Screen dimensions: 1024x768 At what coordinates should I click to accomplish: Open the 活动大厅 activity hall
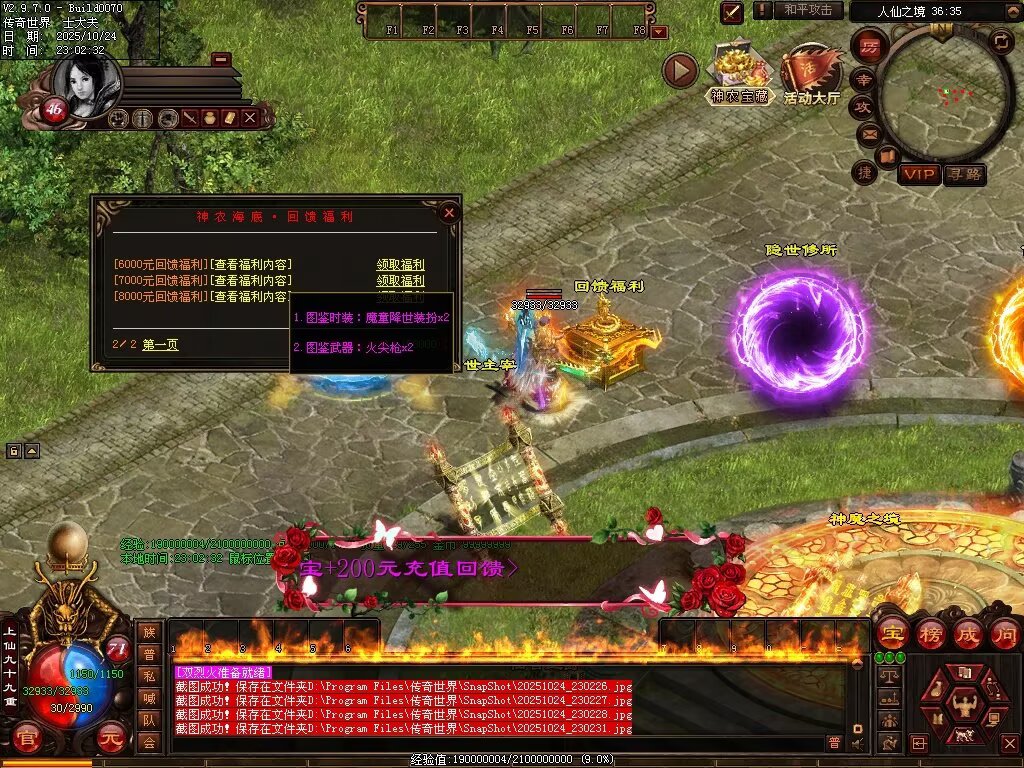point(811,75)
